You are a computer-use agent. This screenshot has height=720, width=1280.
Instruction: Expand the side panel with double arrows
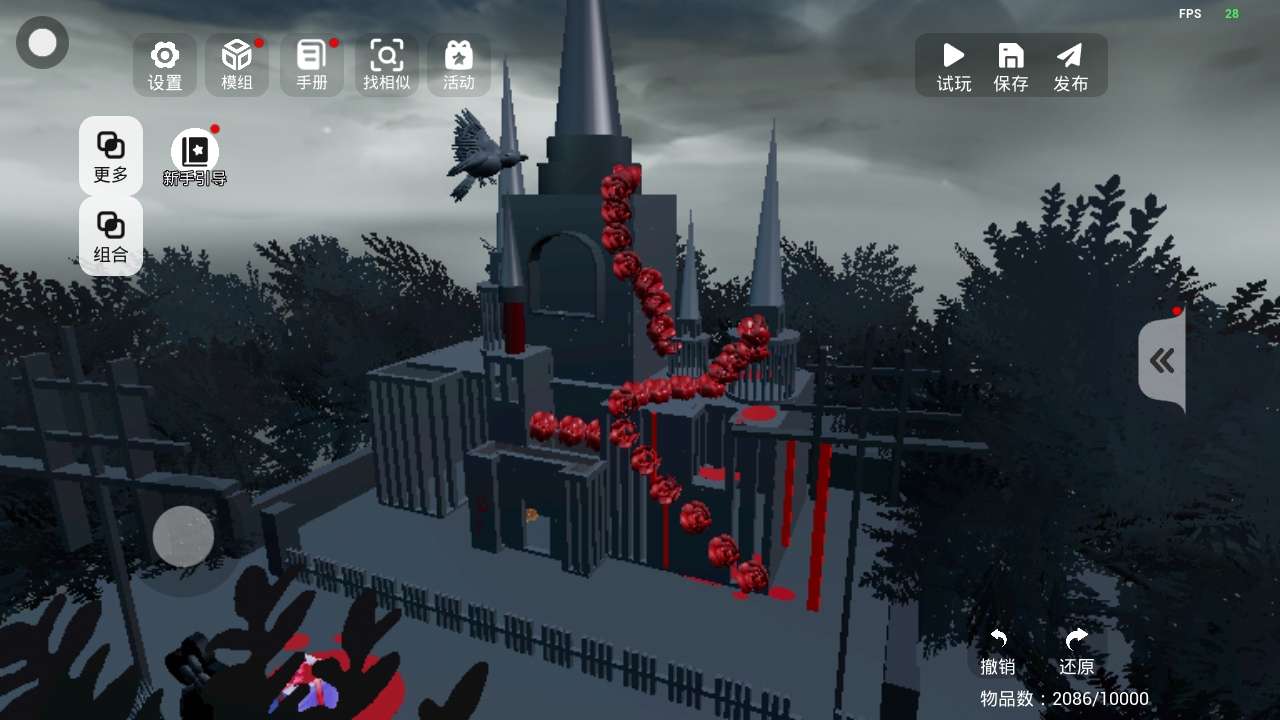point(1162,361)
